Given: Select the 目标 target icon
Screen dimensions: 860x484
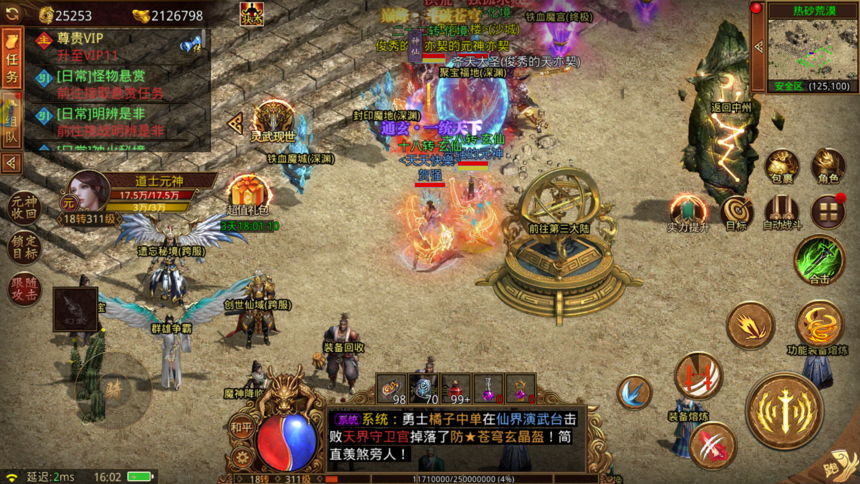Looking at the screenshot, I should 737,211.
